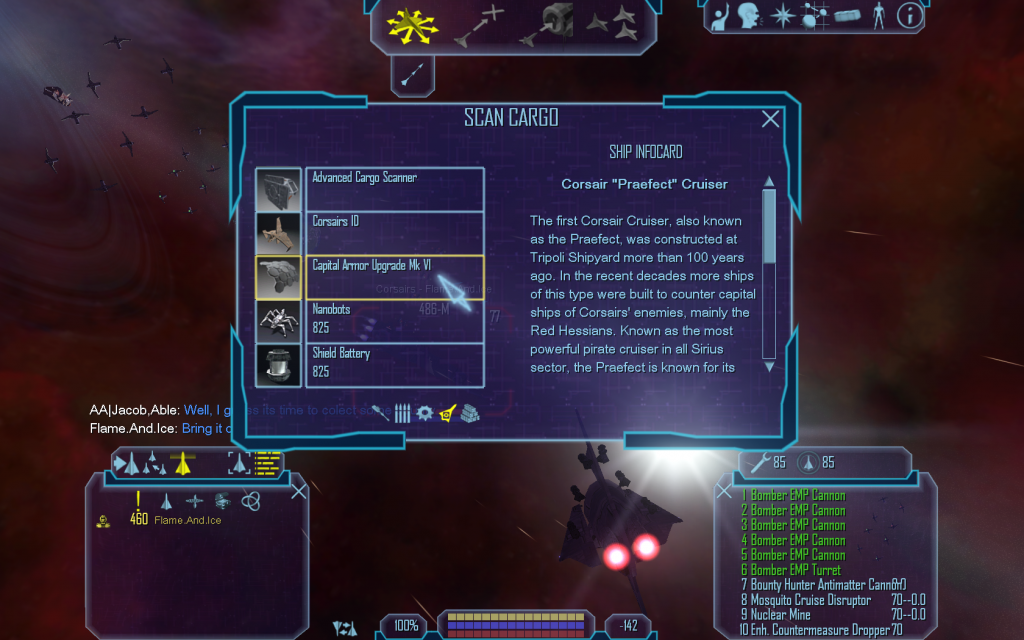
Task: Open the information 'i' icon
Action: (x=909, y=15)
